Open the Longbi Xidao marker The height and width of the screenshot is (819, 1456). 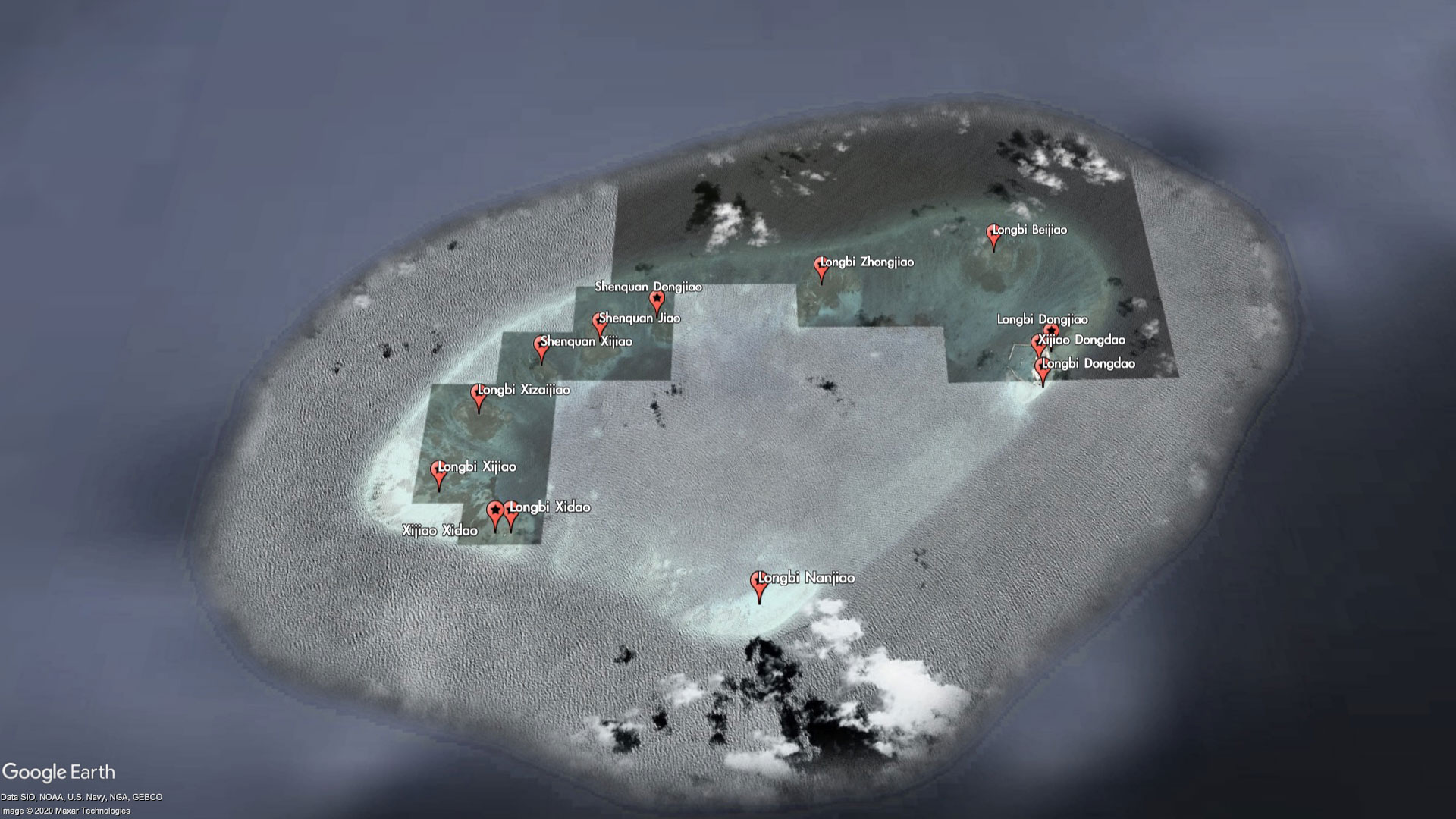(x=511, y=512)
